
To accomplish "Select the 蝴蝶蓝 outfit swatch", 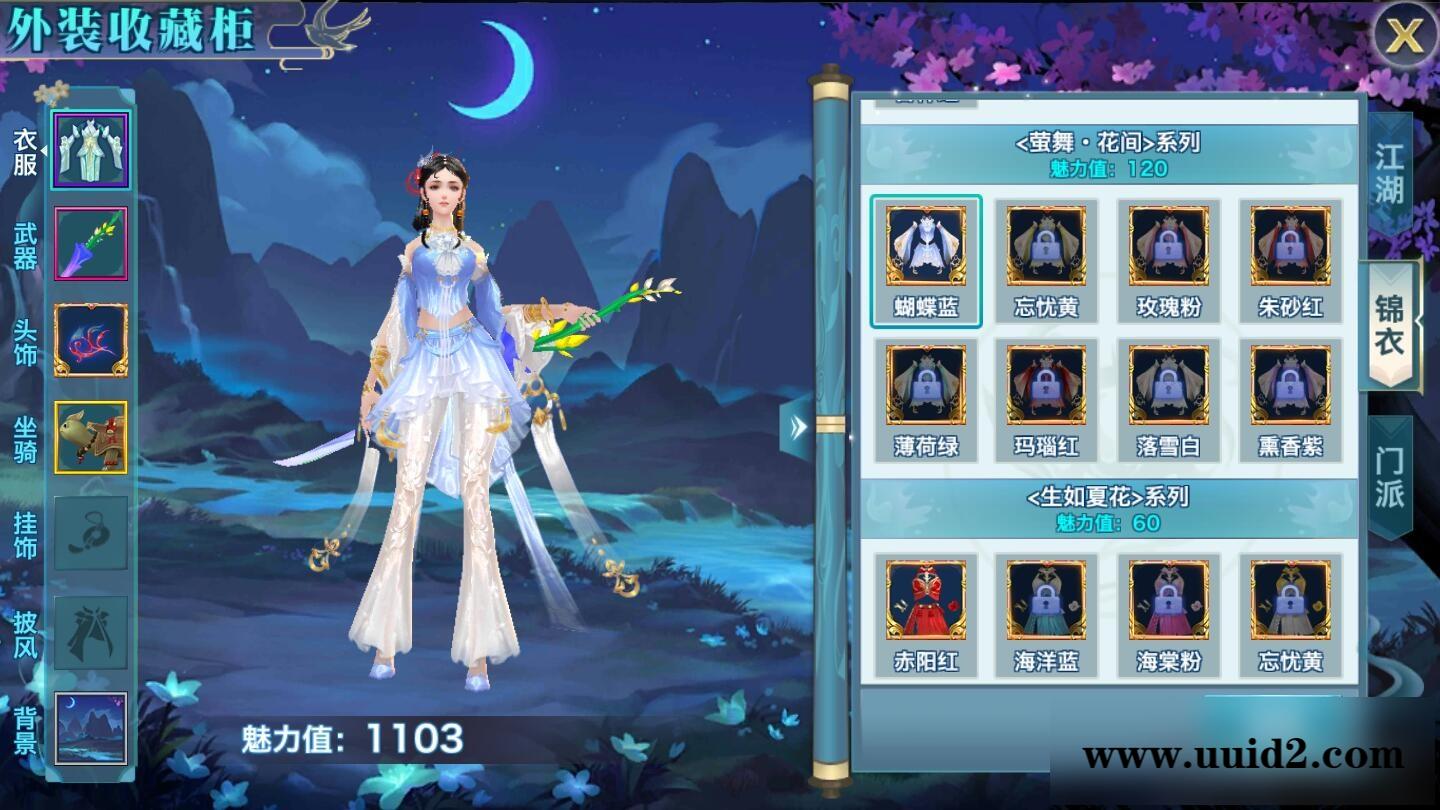I will pos(925,258).
